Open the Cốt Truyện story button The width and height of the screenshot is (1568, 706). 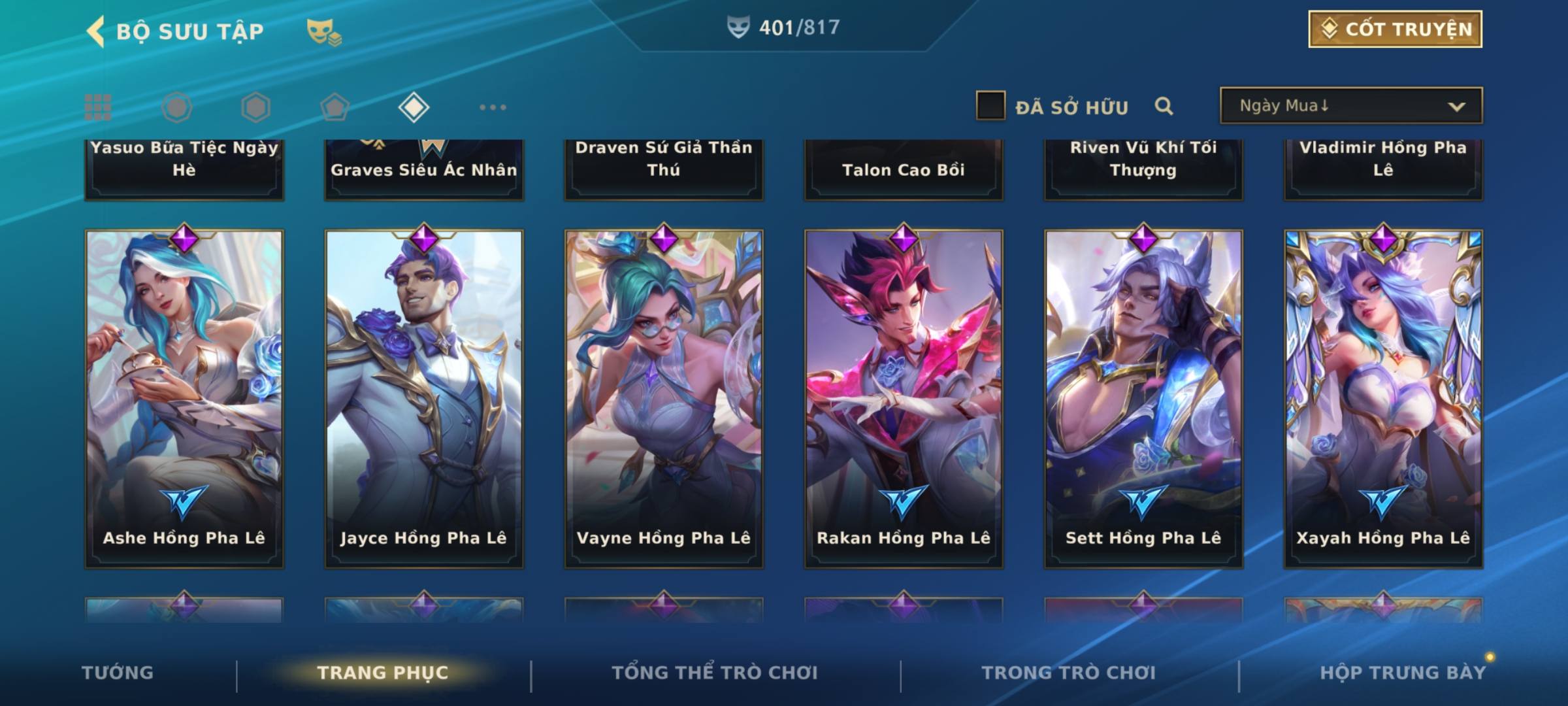tap(1395, 29)
